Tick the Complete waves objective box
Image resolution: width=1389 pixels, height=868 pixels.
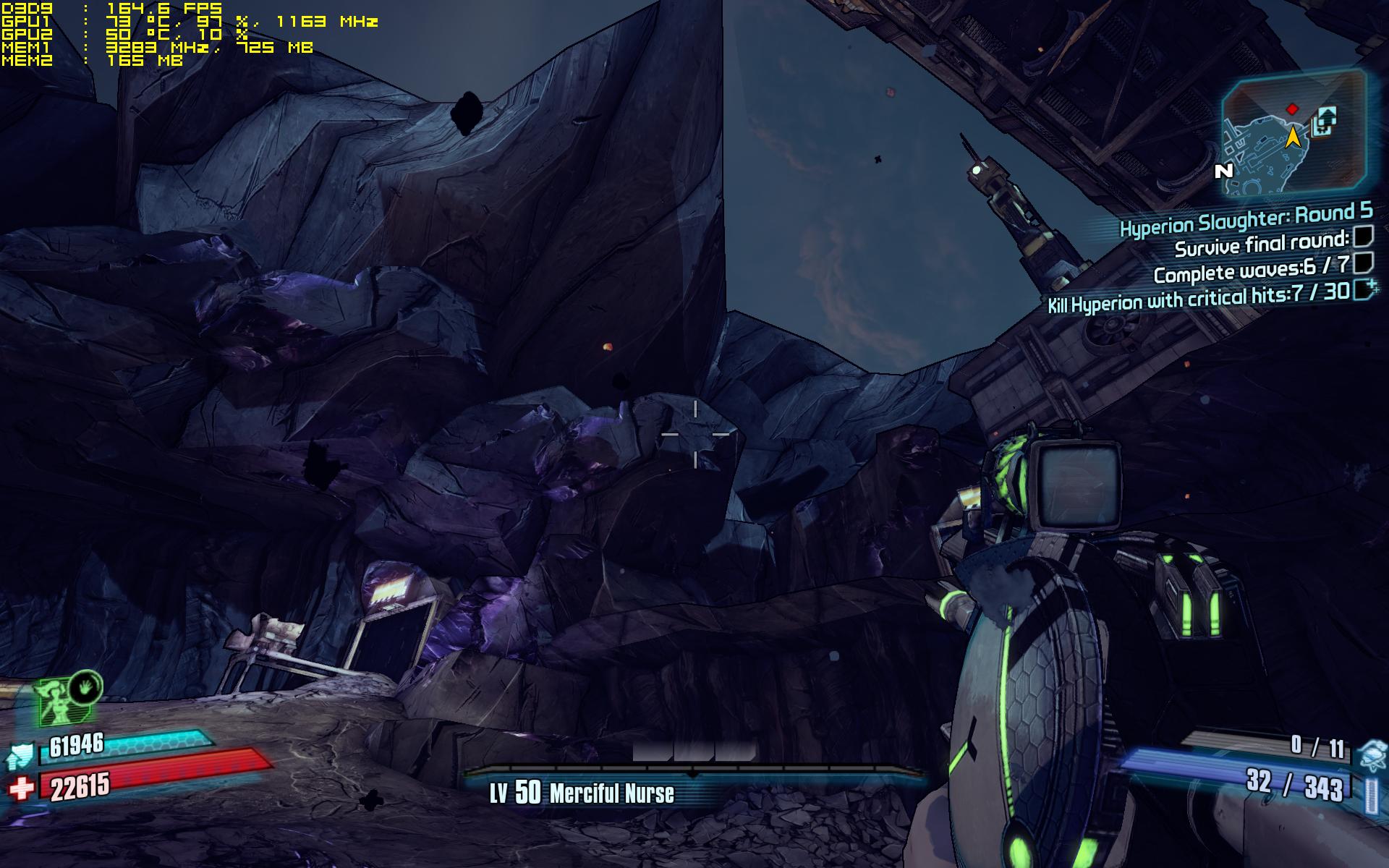point(1363,261)
